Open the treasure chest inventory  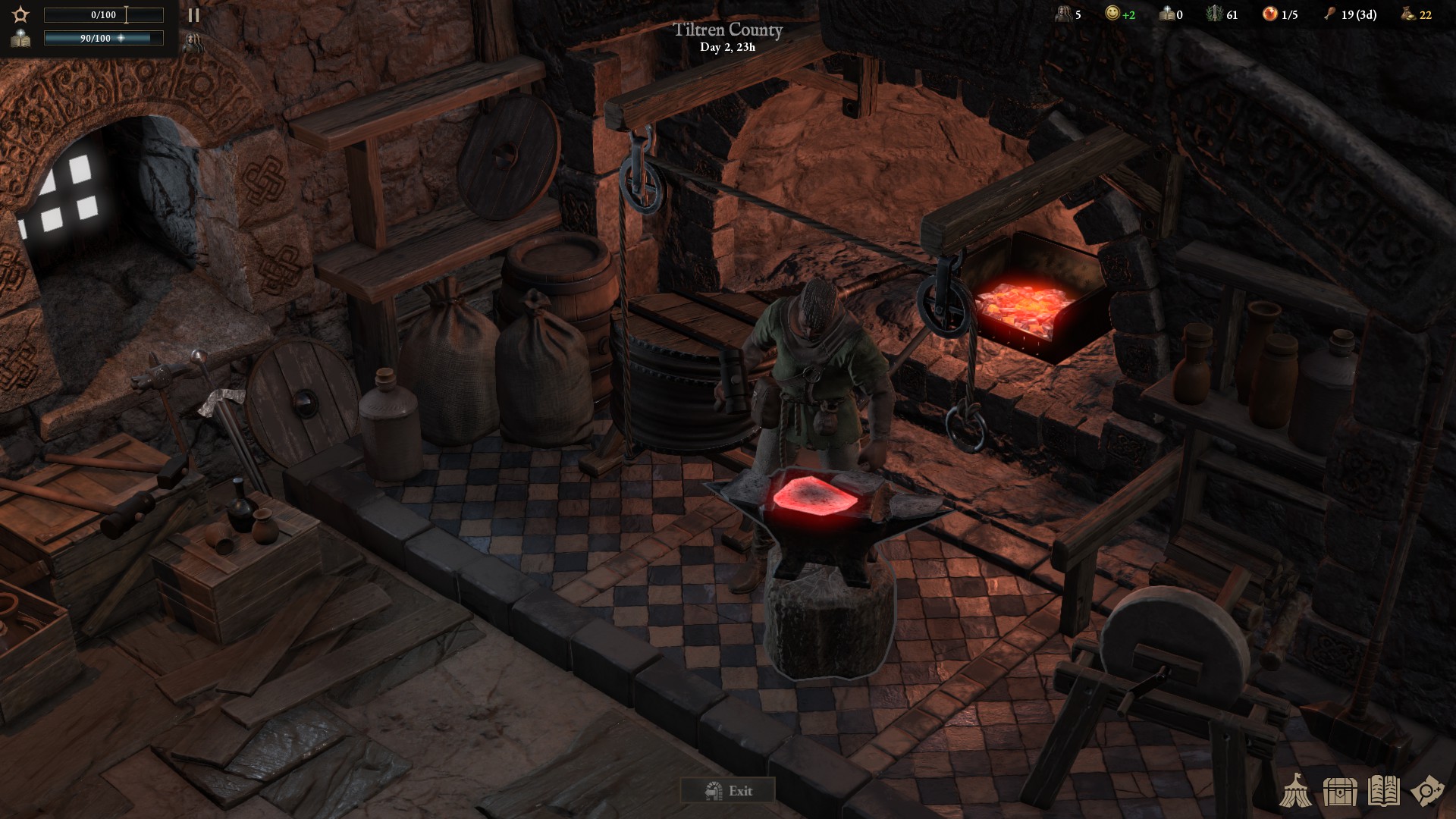tap(1339, 791)
